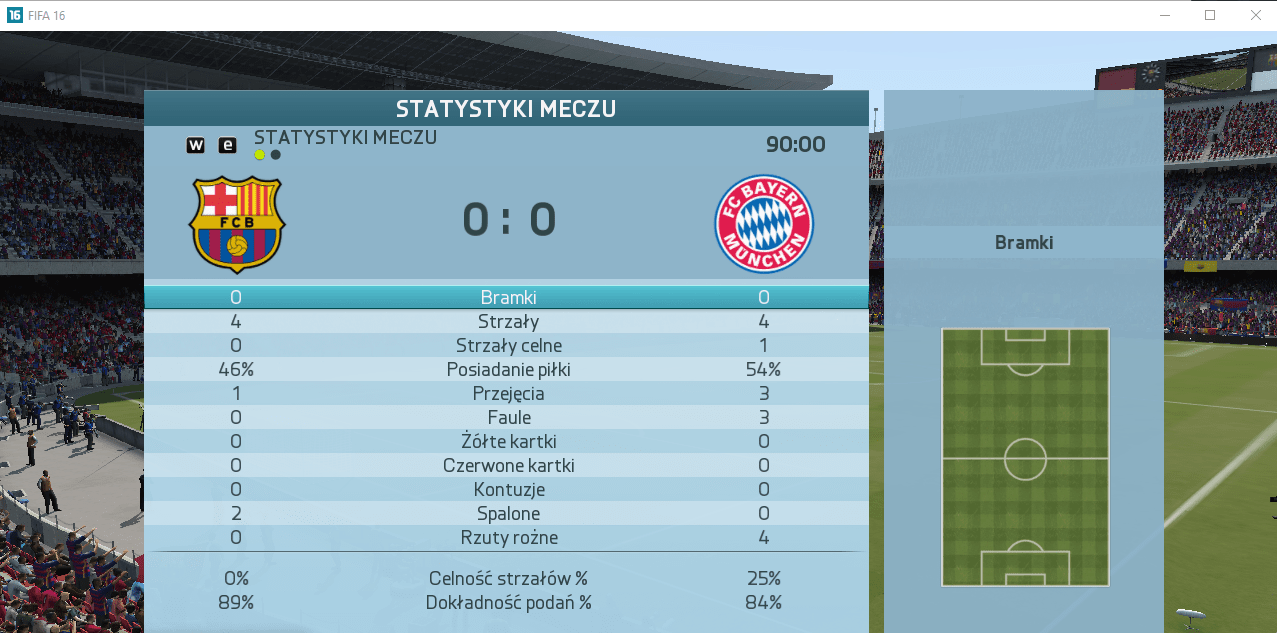Select the Bramki stats row
The image size is (1277, 633).
tap(508, 297)
